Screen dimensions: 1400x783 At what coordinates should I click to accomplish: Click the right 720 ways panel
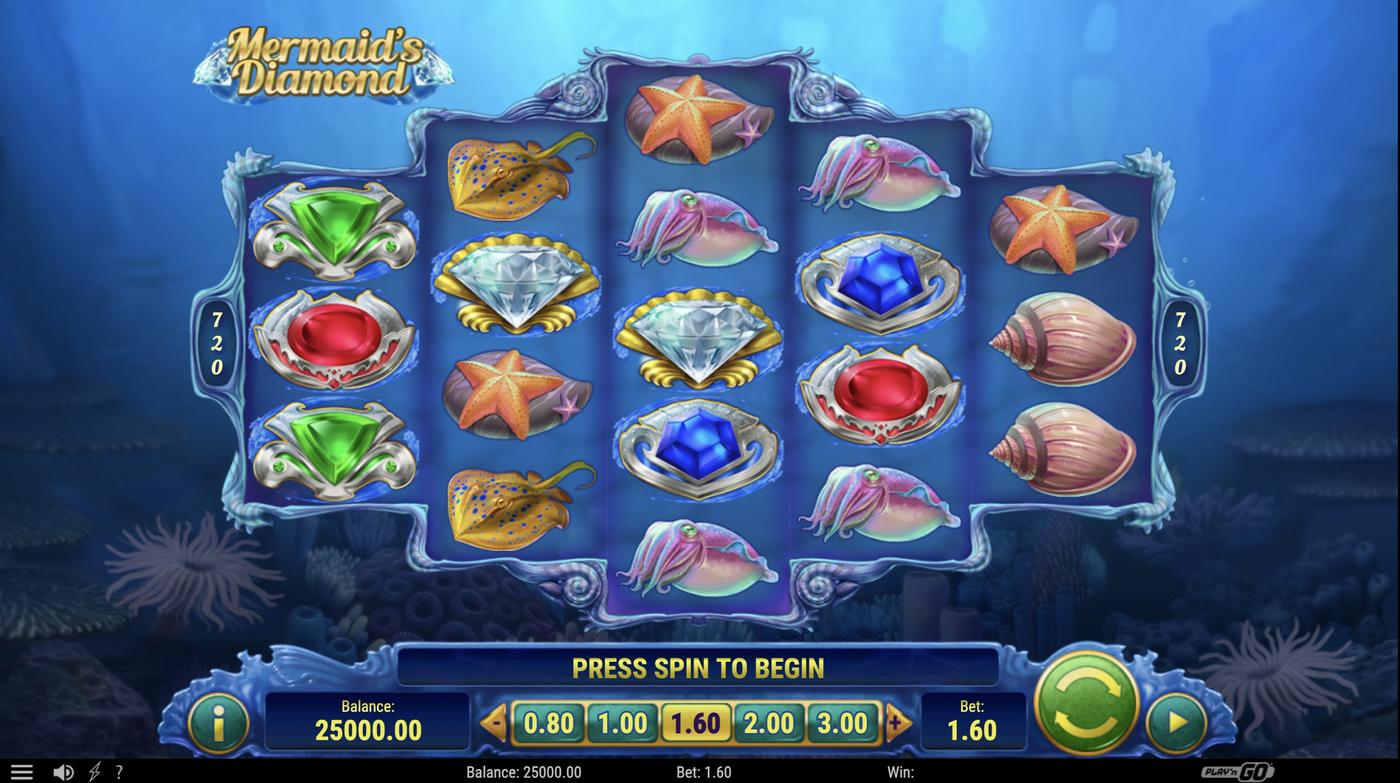(x=1180, y=345)
